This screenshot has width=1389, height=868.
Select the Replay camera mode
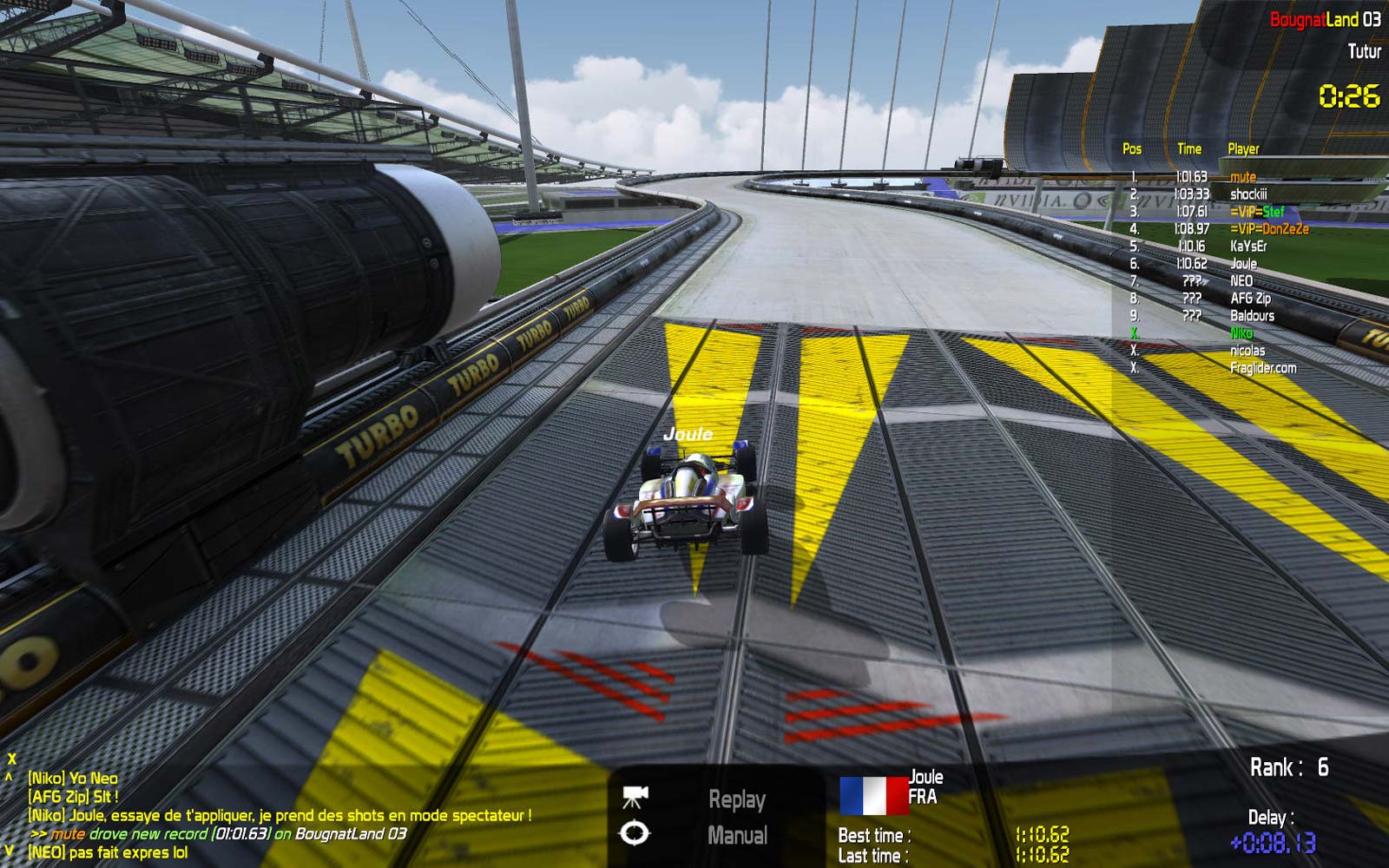click(x=737, y=799)
